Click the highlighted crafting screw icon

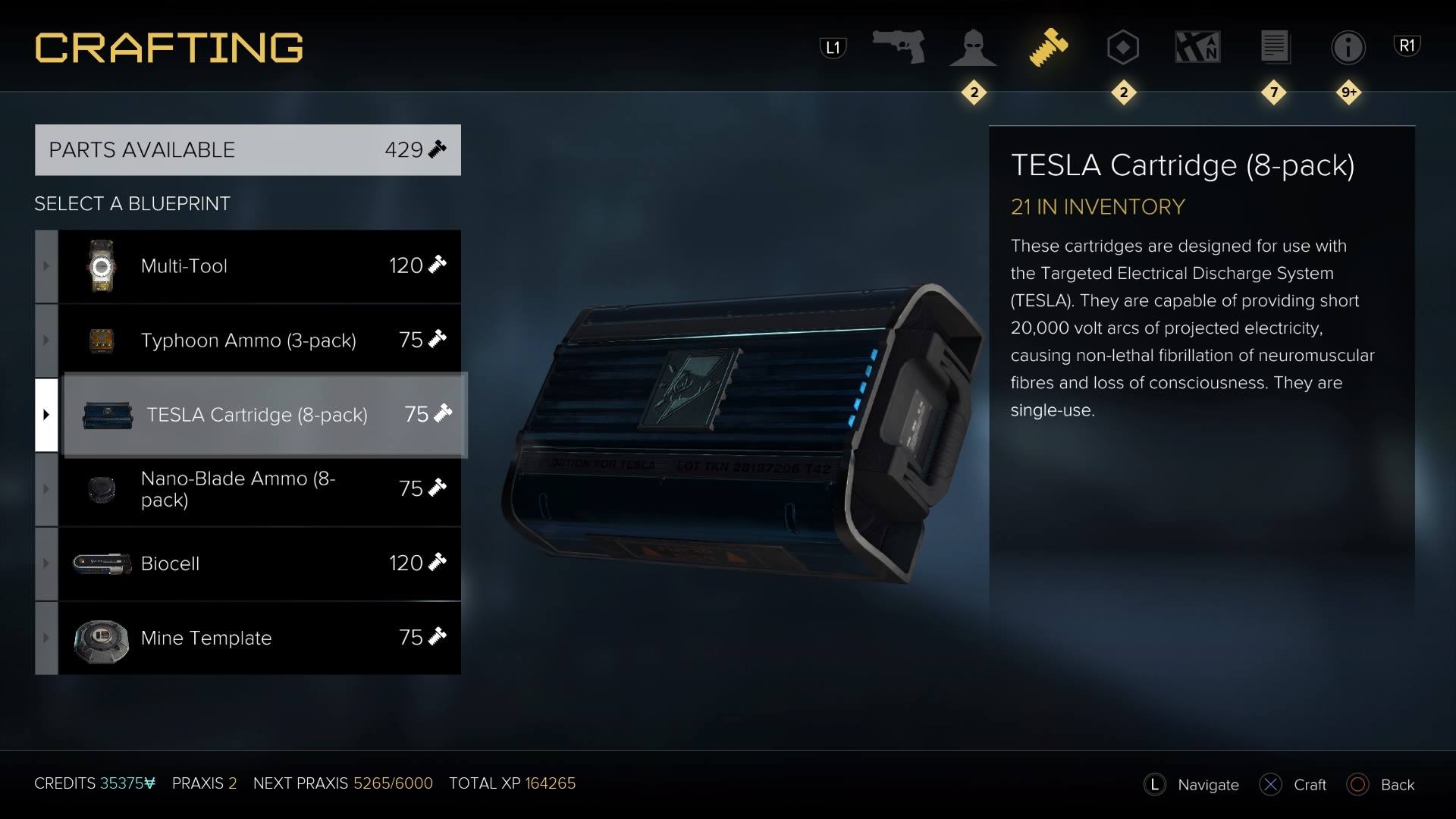[x=1049, y=47]
